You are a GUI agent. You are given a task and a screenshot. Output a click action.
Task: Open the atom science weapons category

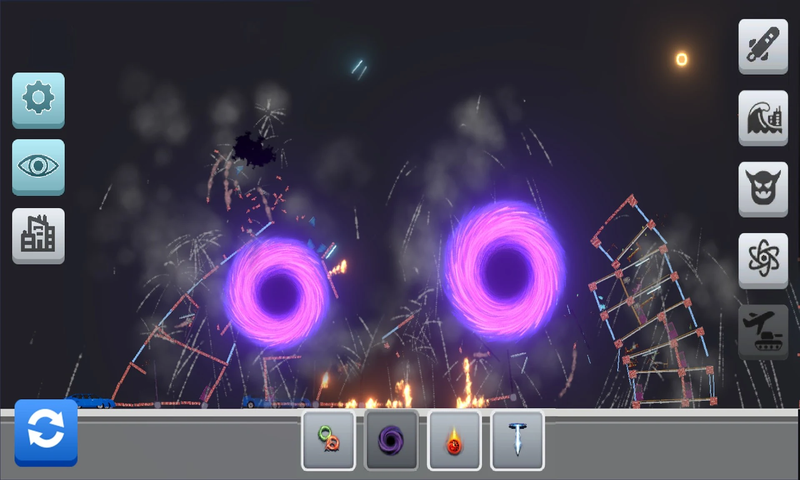tap(763, 260)
